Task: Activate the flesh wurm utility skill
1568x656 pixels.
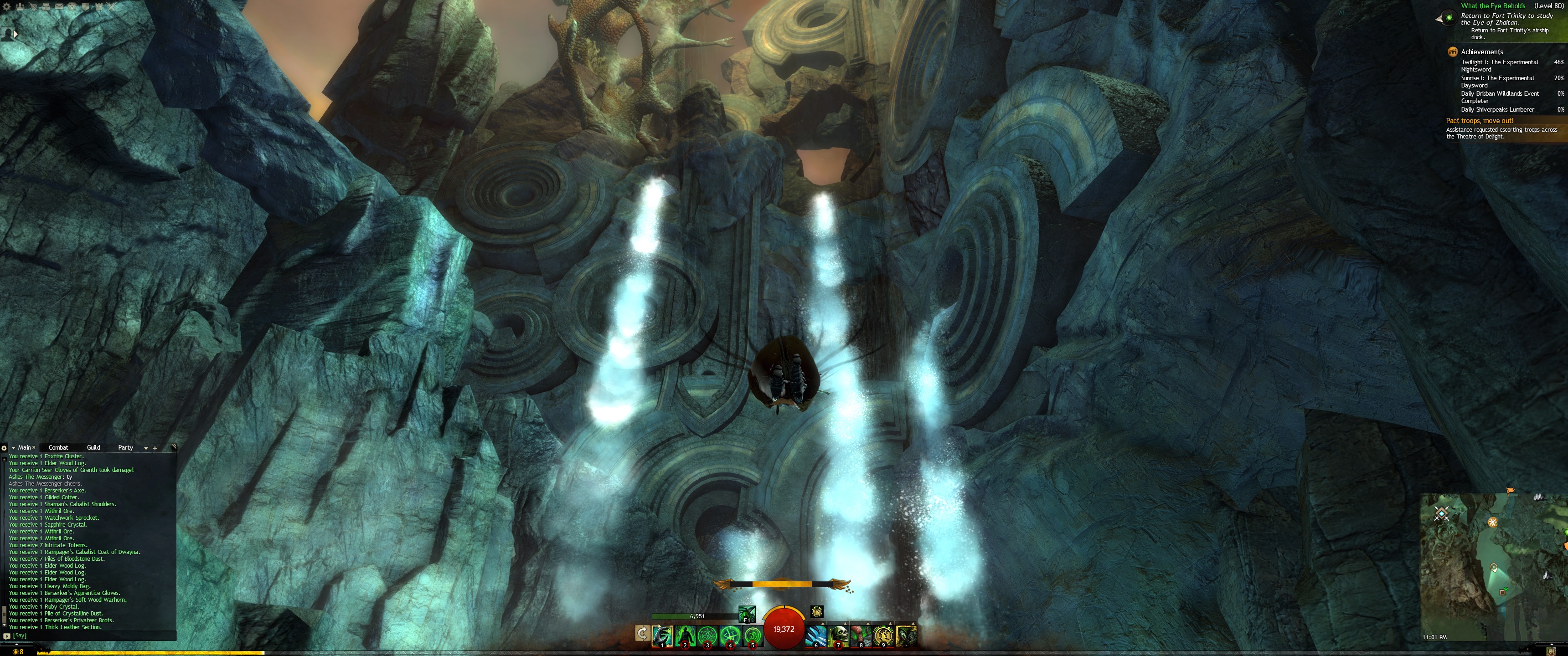Action: tap(861, 635)
